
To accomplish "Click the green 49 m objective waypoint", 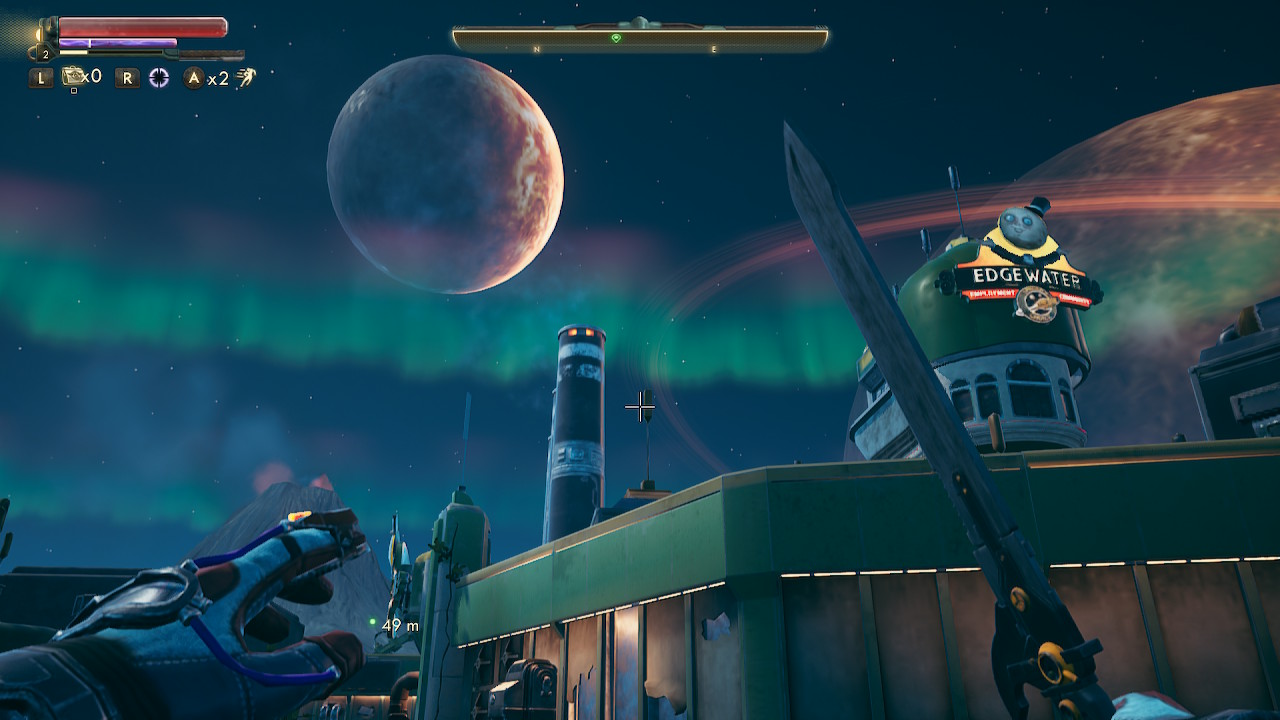I will pos(373,622).
